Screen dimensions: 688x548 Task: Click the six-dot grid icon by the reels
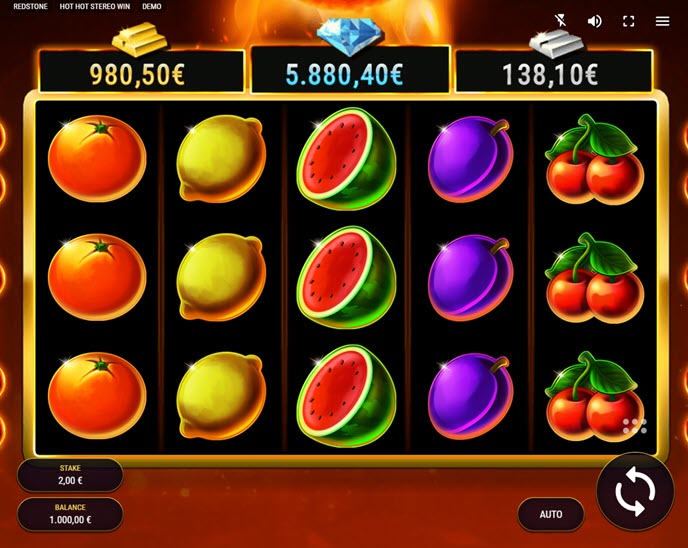634,427
